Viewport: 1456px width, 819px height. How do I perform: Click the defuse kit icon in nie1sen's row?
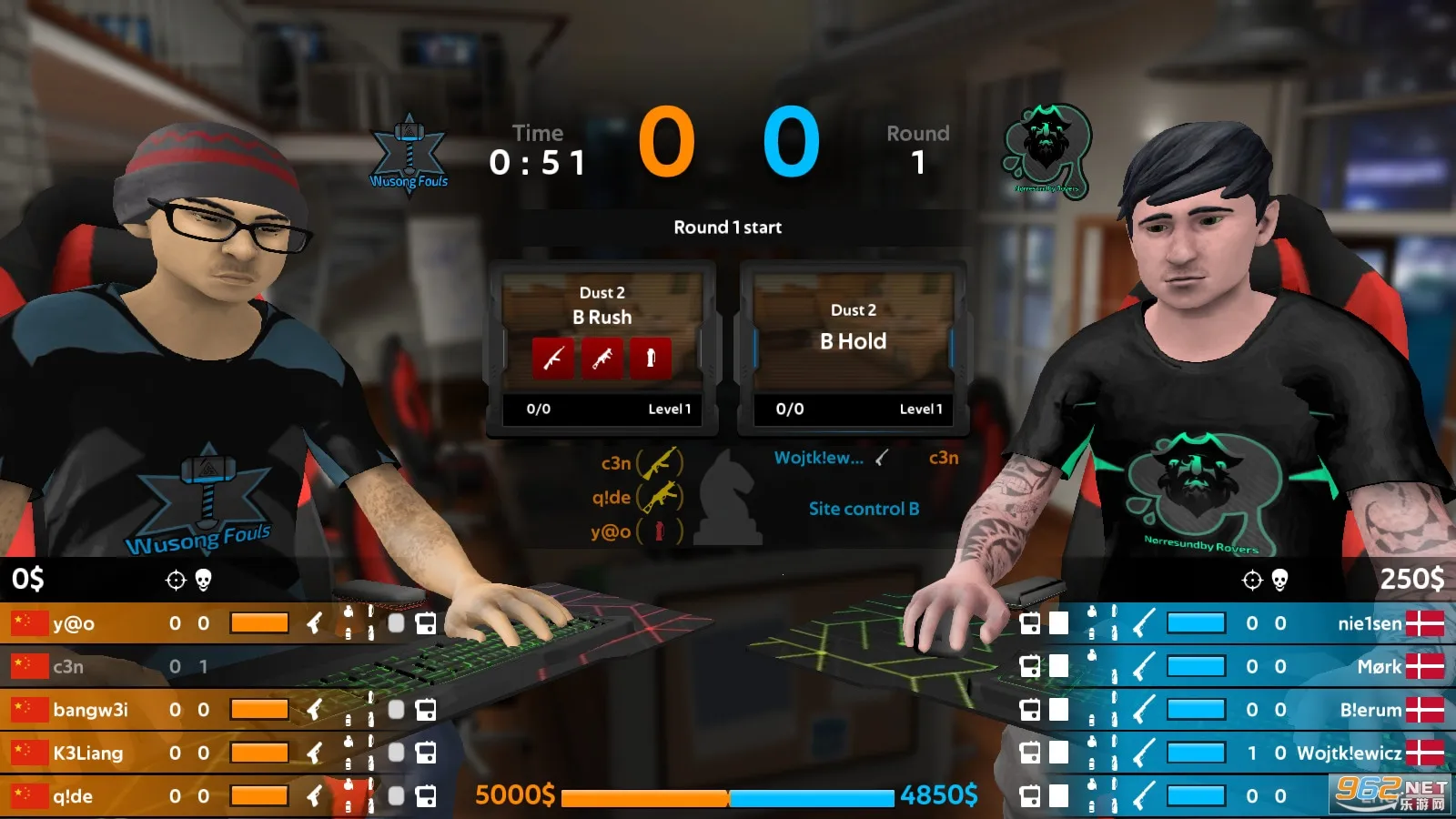pyautogui.click(x=1031, y=624)
